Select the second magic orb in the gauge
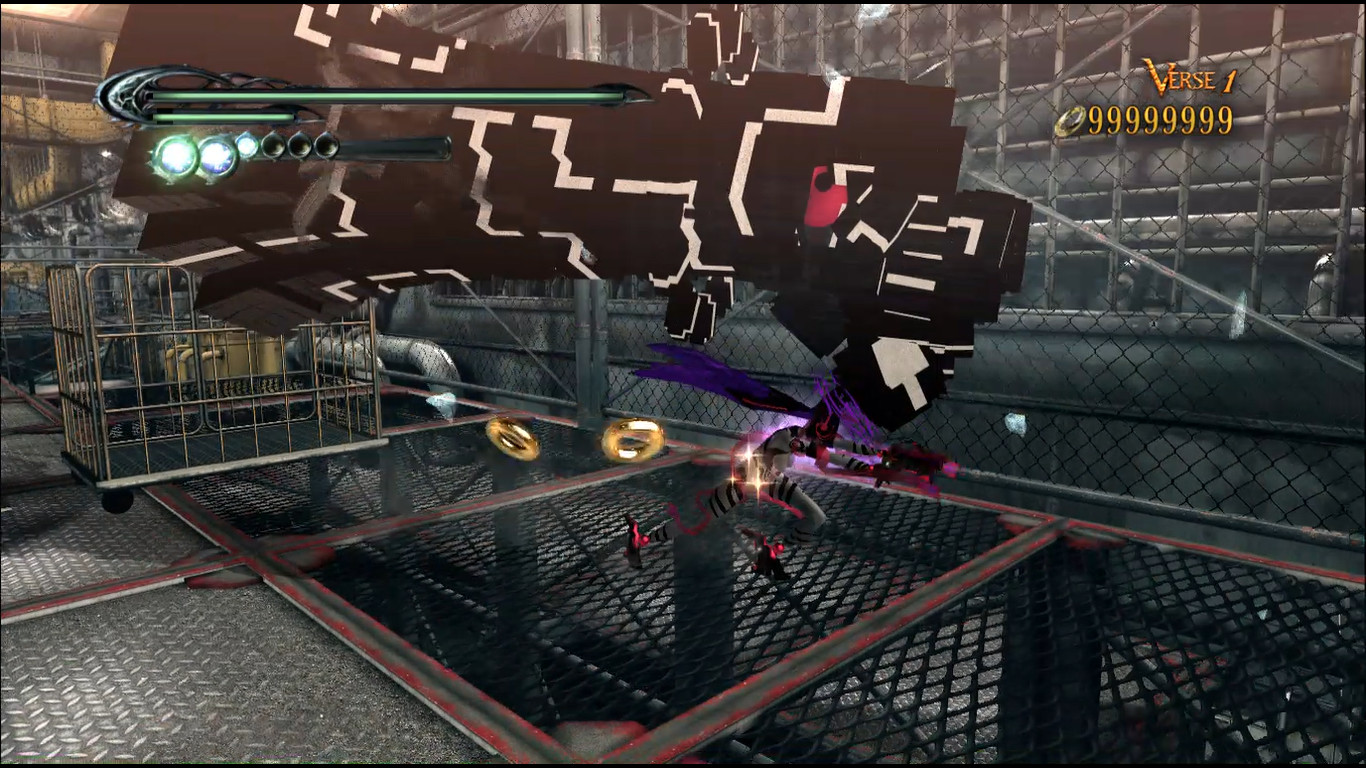The width and height of the screenshot is (1366, 768). point(218,153)
